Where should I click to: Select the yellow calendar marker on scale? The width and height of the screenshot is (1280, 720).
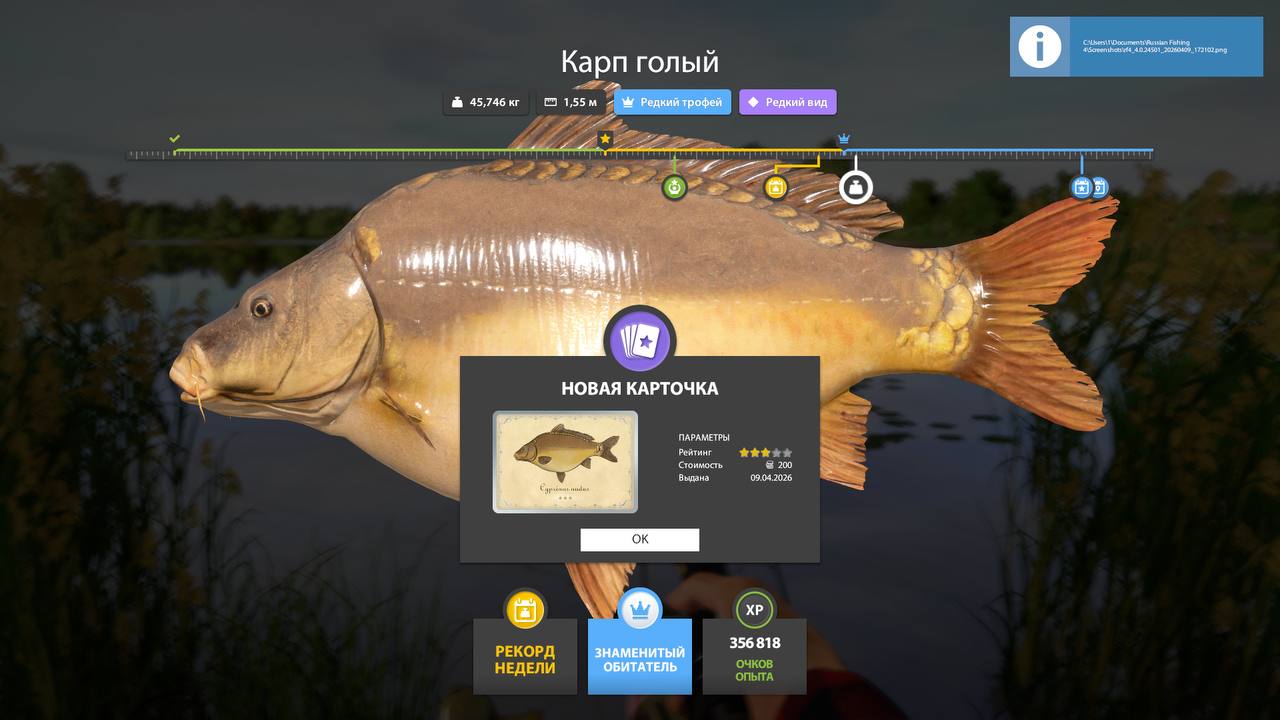[776, 187]
